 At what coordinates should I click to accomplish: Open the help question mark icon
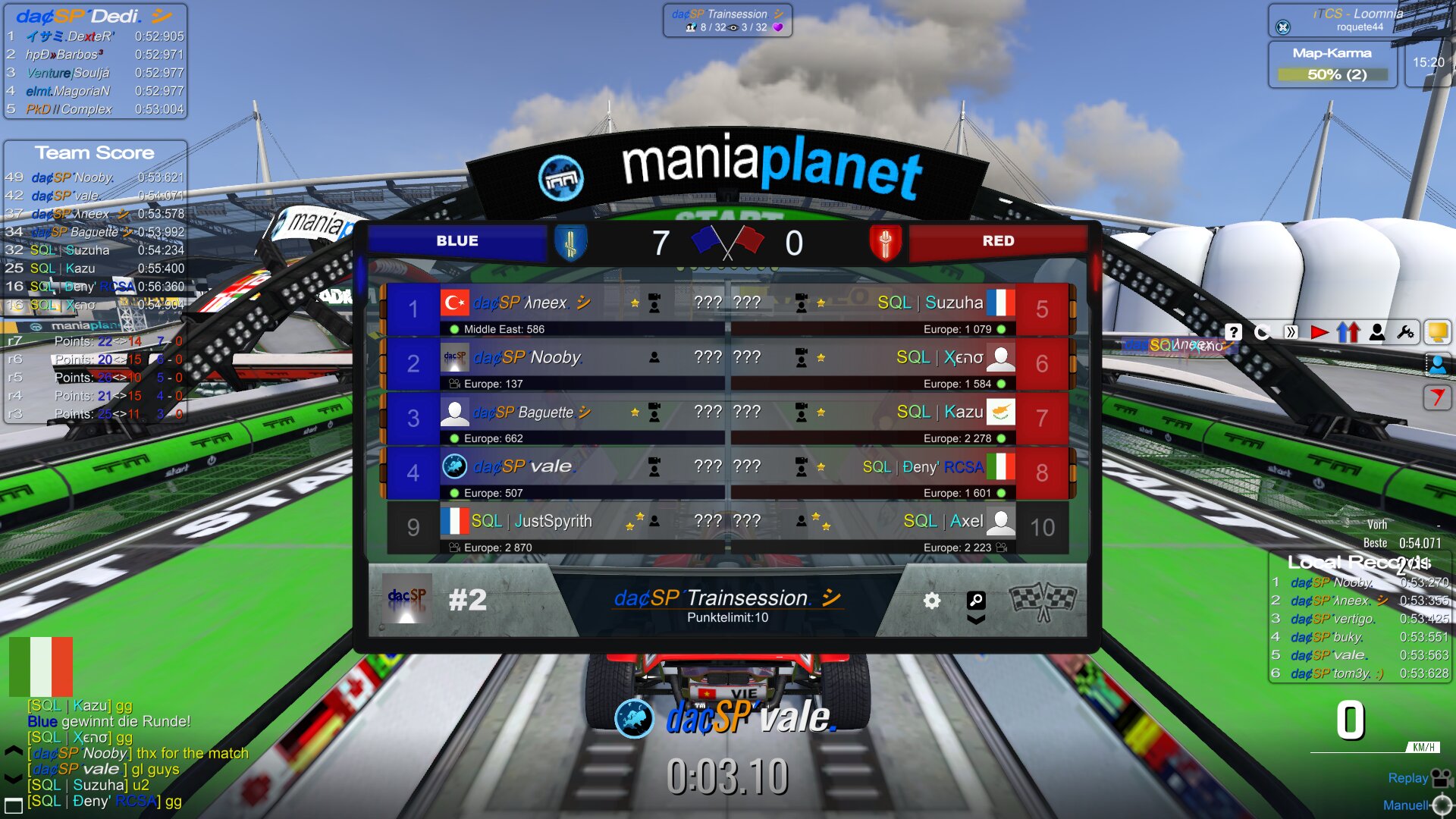tap(1233, 332)
